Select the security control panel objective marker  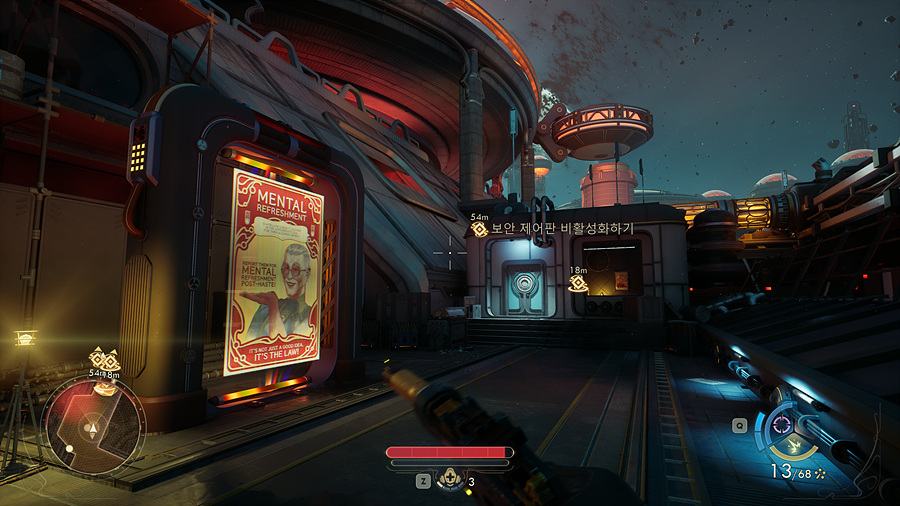480,230
